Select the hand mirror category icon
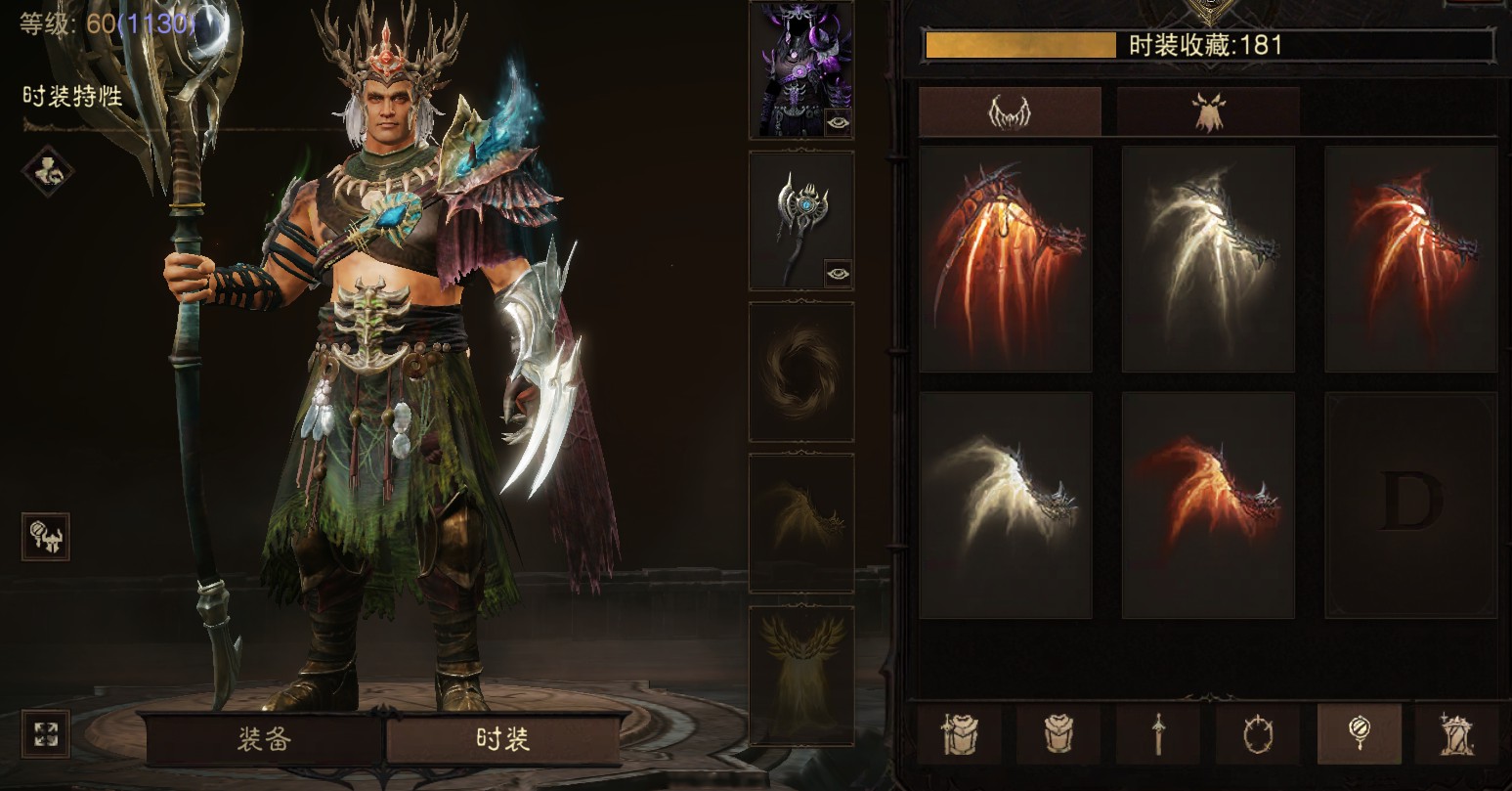 (x=1359, y=733)
